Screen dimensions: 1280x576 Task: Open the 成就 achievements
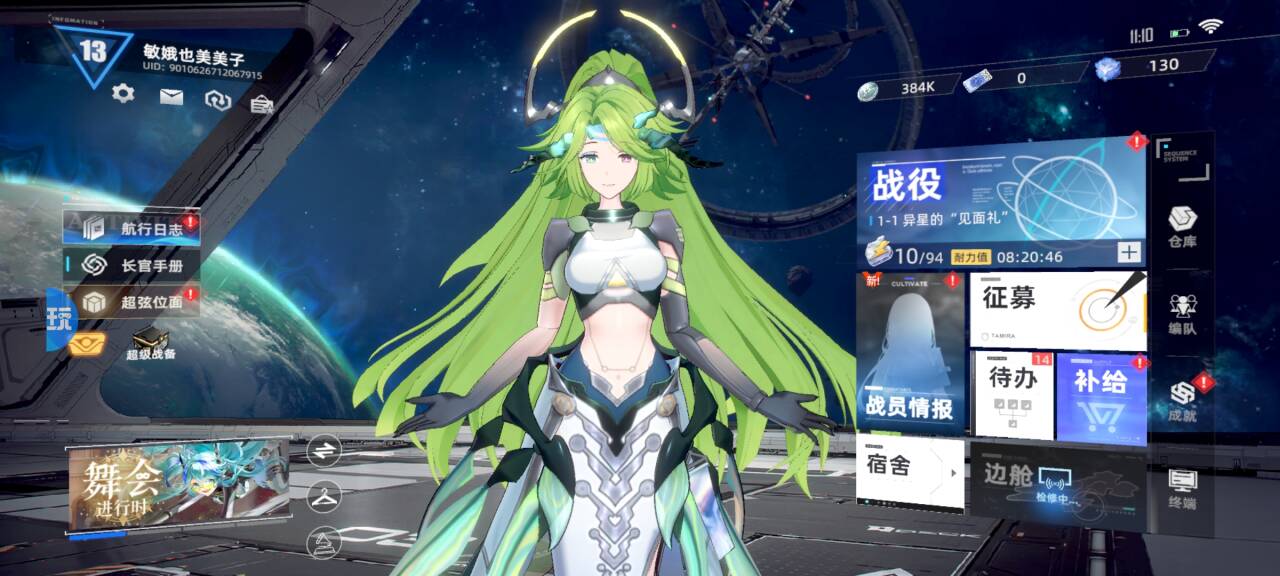point(1183,400)
